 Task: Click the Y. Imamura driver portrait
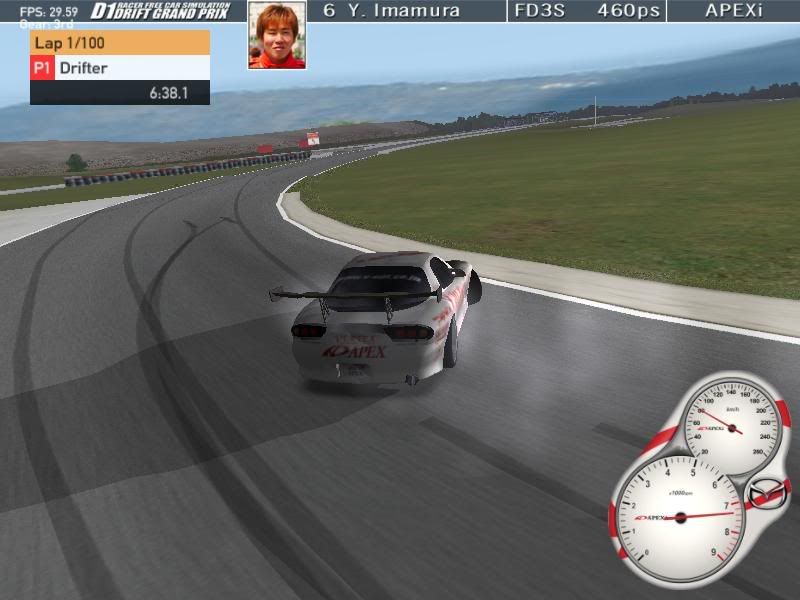tap(277, 35)
